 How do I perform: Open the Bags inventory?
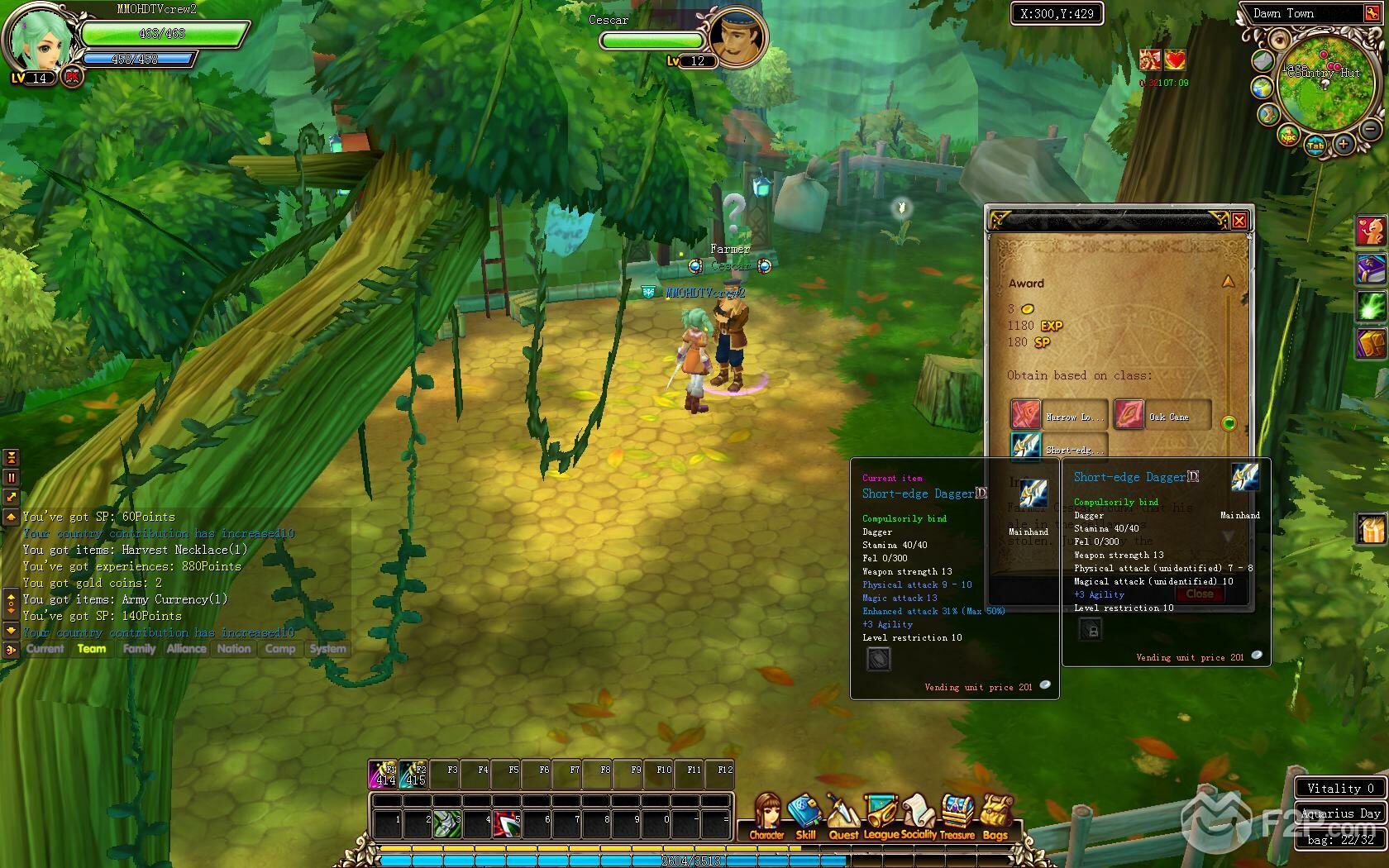[995, 817]
